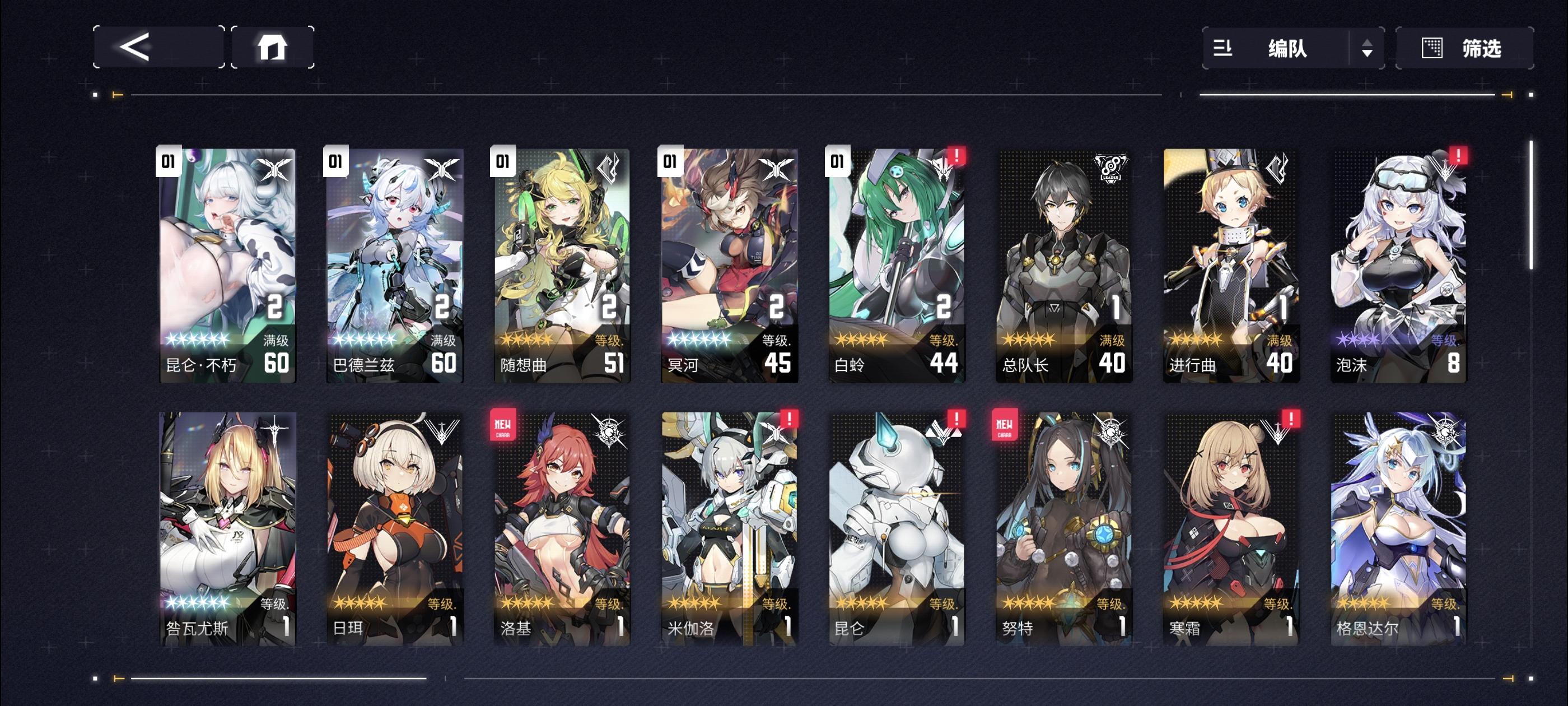Viewport: 1568px width, 706px height.
Task: Click the descending sort arrow
Action: [x=1368, y=55]
